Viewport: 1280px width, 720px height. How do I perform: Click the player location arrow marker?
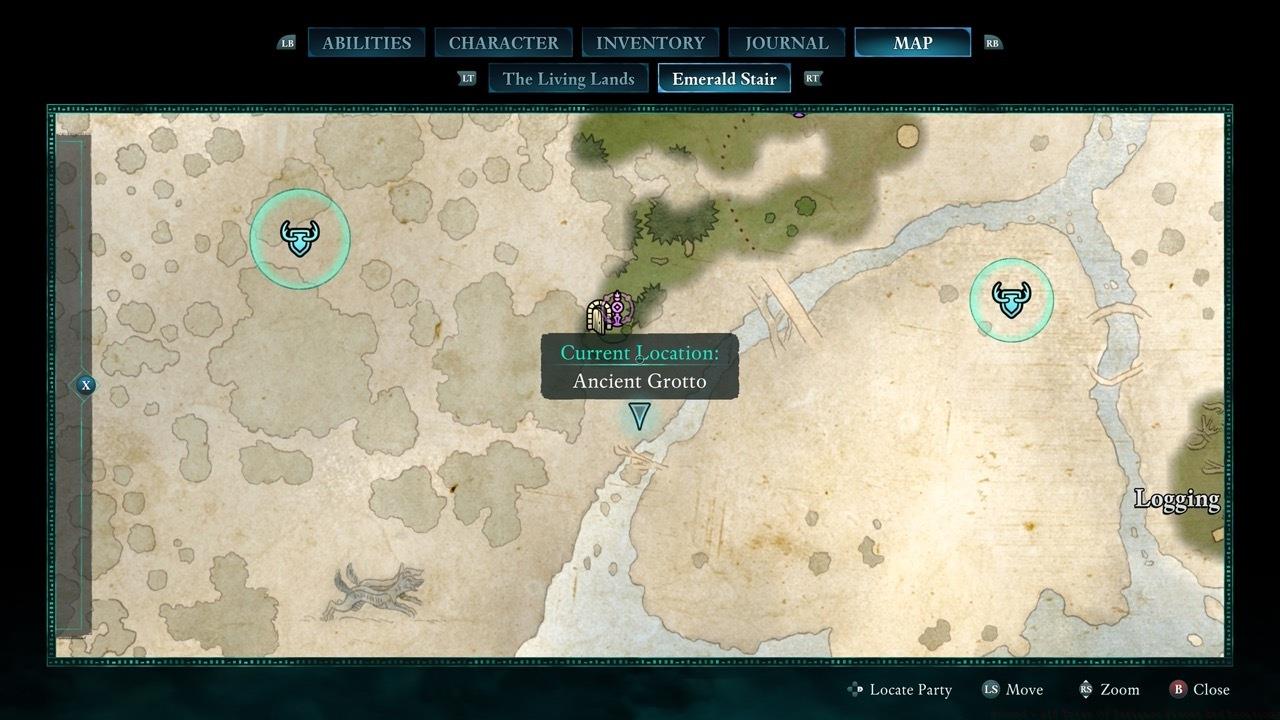639,415
